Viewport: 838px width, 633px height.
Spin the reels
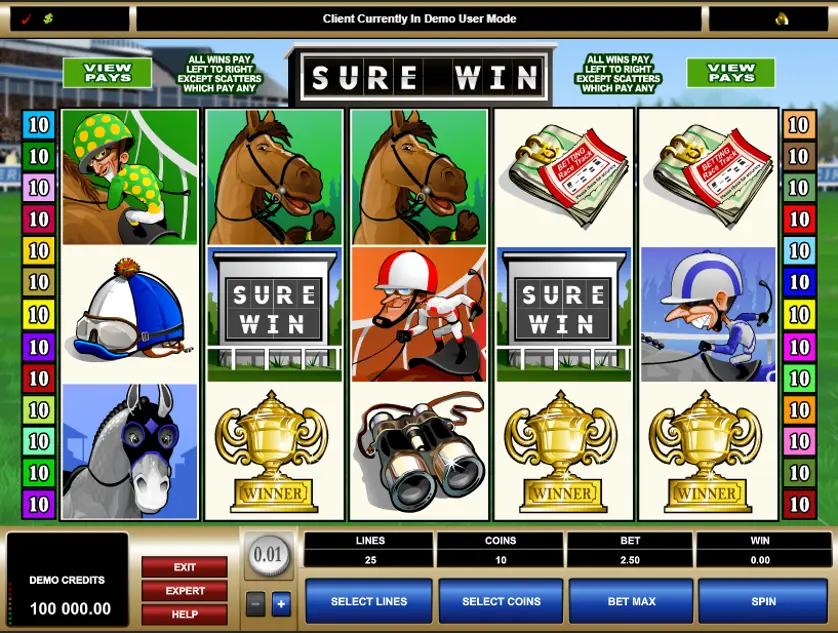(763, 601)
